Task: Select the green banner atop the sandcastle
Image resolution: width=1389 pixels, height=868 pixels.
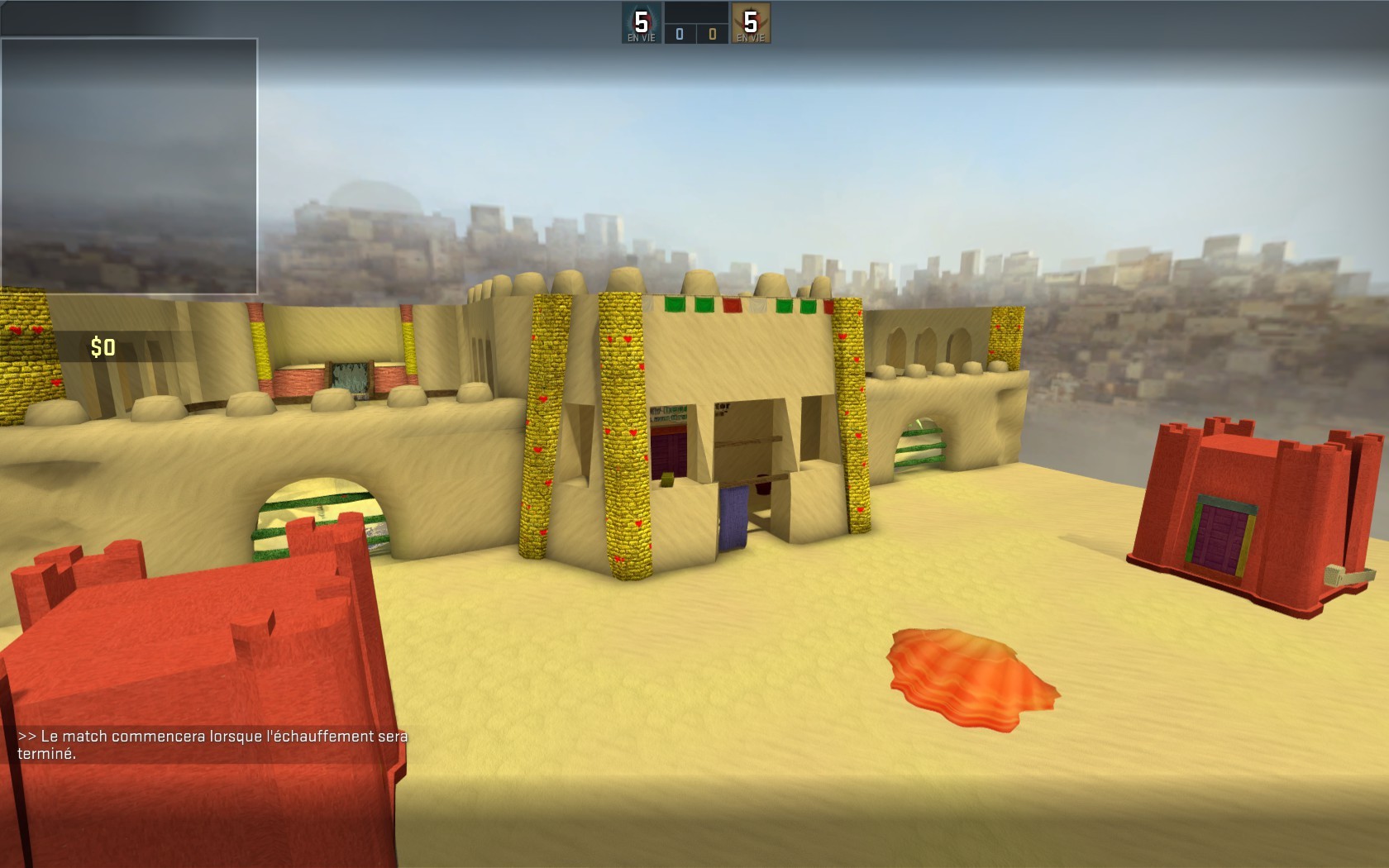Action: [675, 304]
